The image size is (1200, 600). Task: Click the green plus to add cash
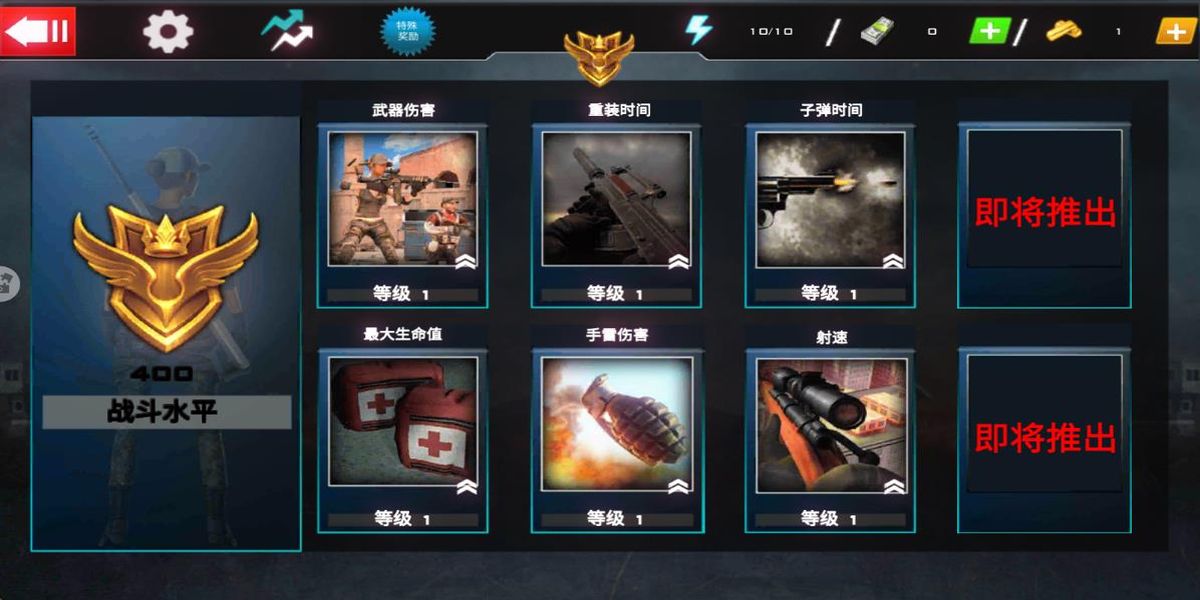click(990, 31)
